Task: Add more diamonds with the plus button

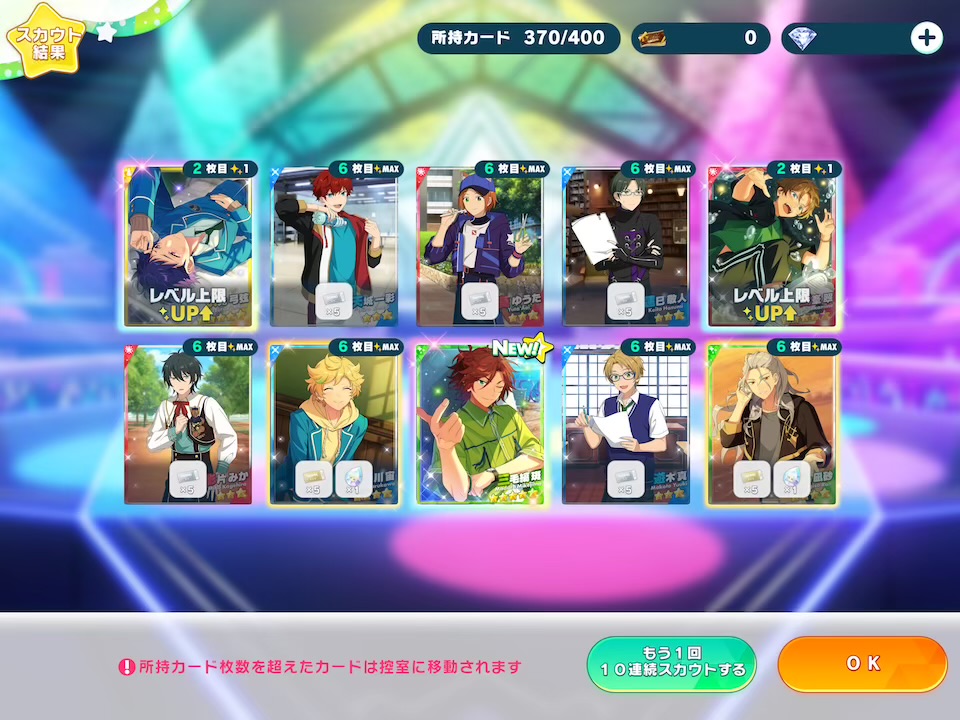Action: (x=927, y=38)
